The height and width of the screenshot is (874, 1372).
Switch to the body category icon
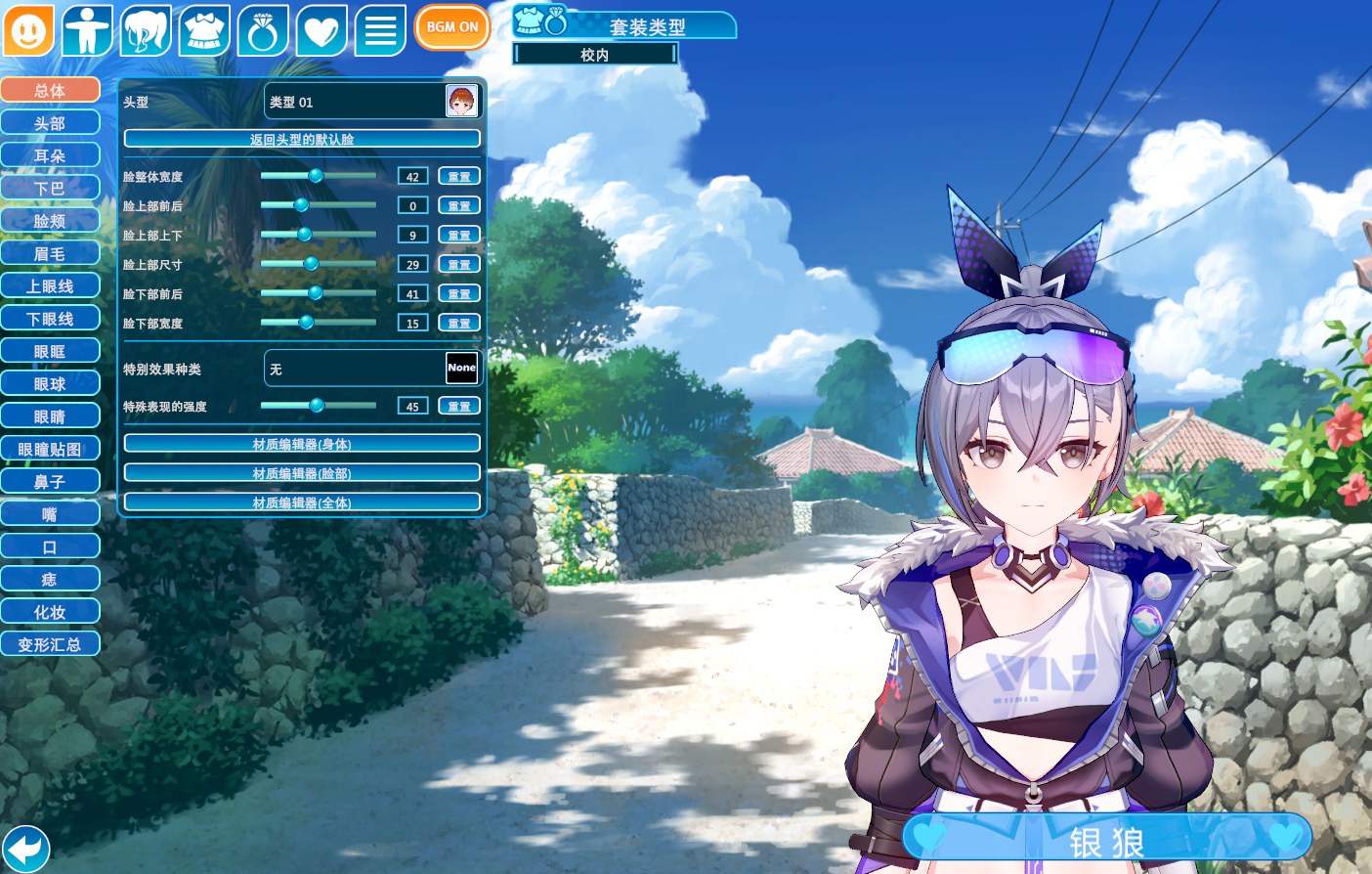pos(87,30)
